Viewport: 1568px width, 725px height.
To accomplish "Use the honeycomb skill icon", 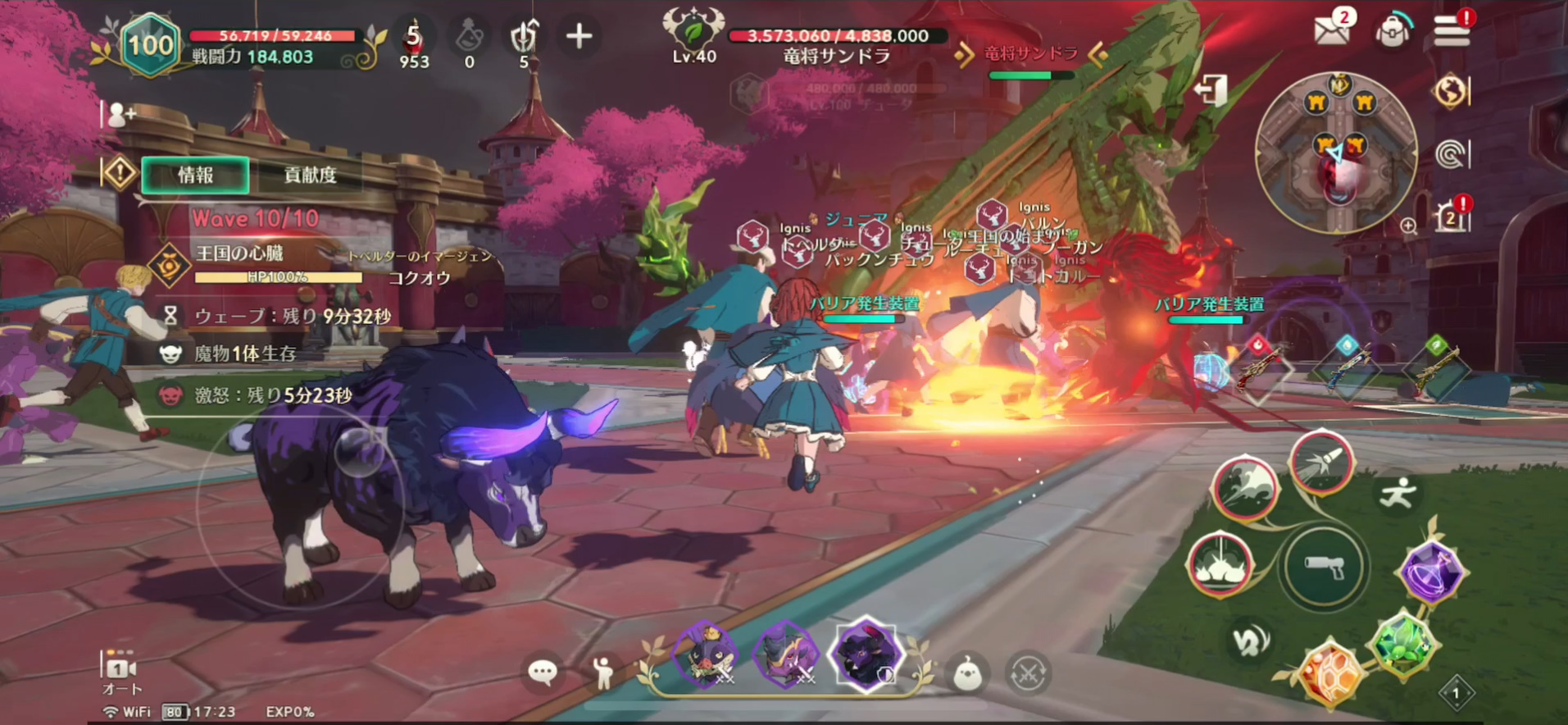I will pyautogui.click(x=1330, y=674).
